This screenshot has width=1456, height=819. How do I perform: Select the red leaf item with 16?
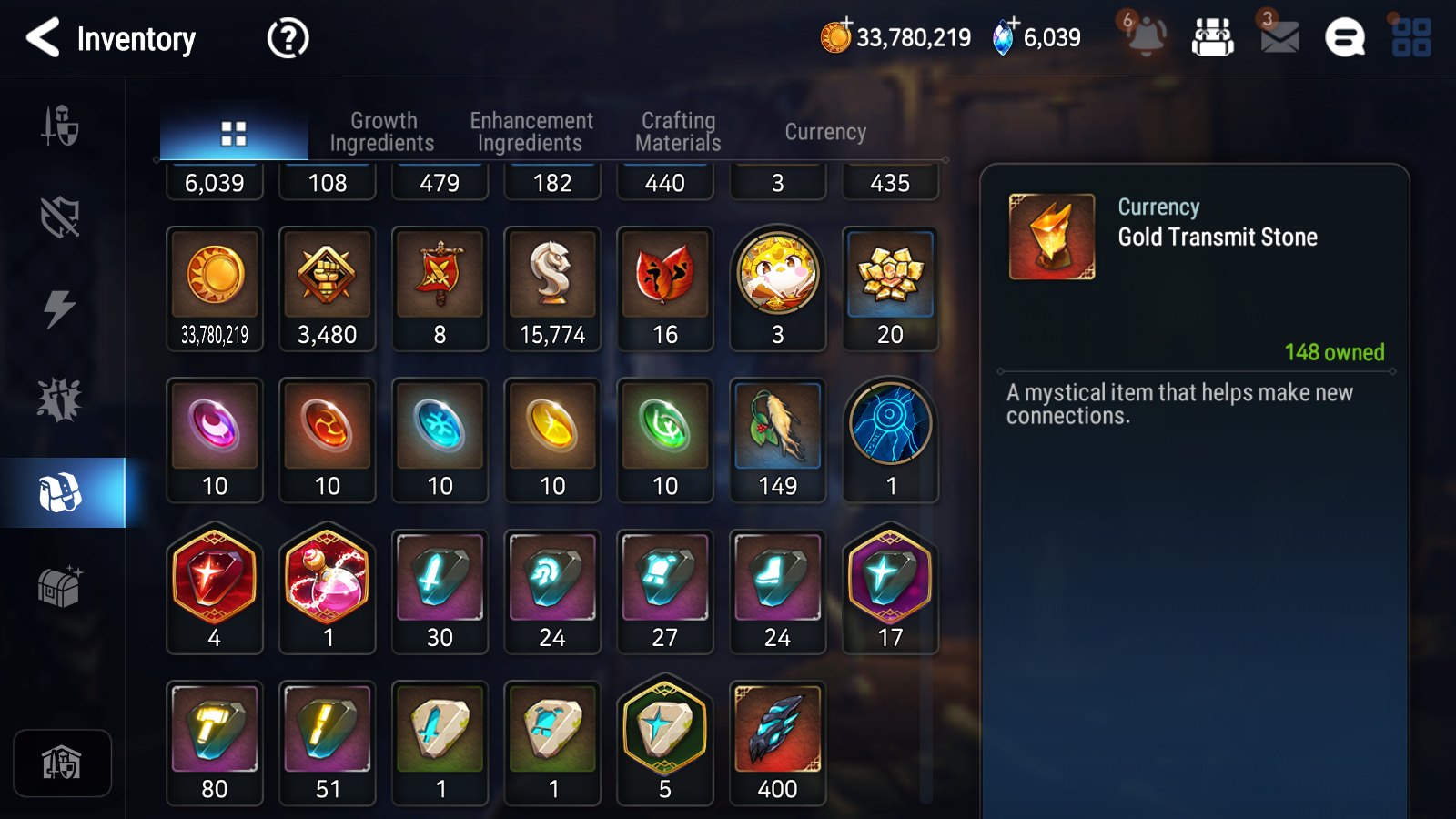(x=665, y=288)
